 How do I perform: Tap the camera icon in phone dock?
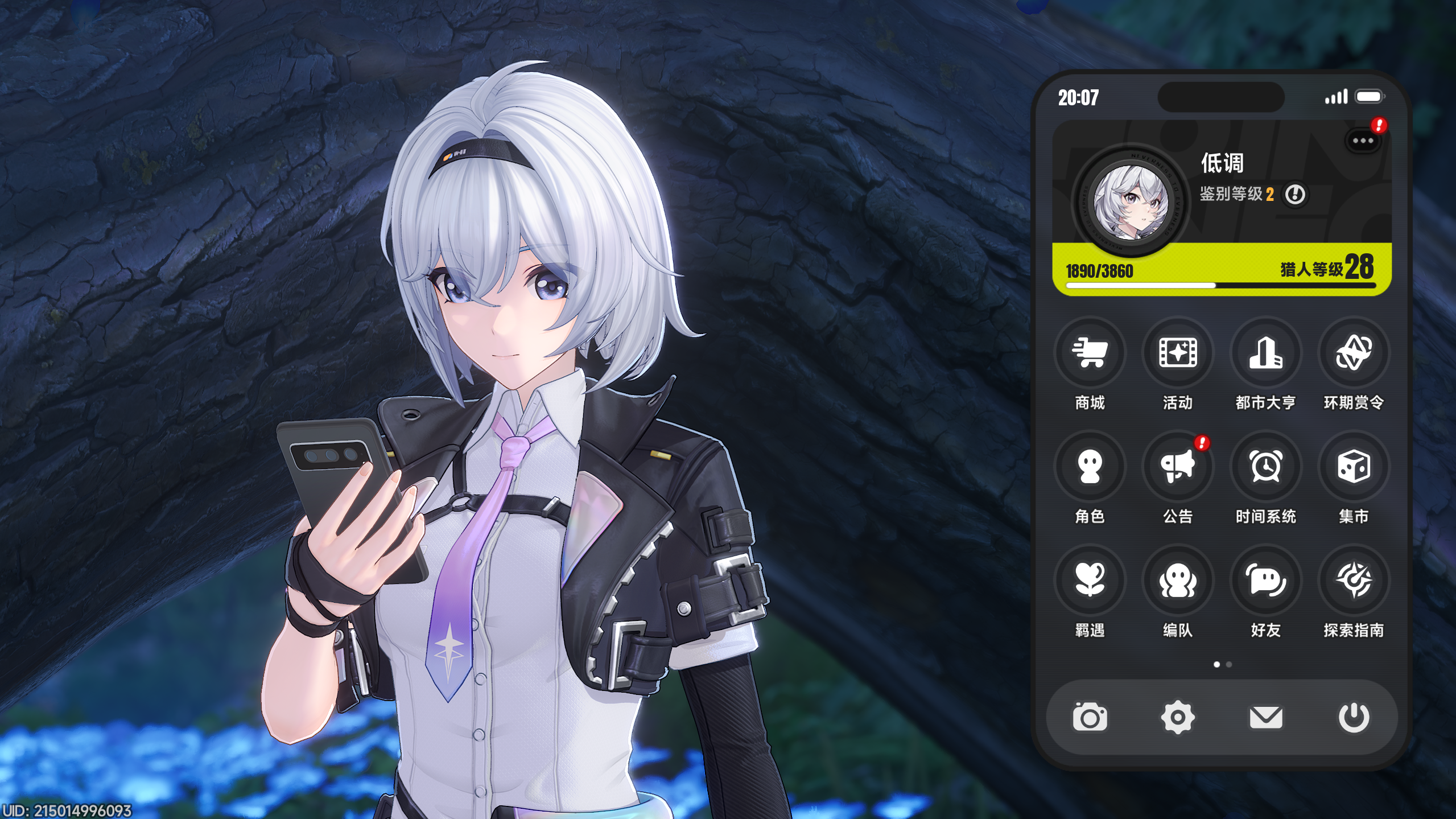(x=1090, y=717)
